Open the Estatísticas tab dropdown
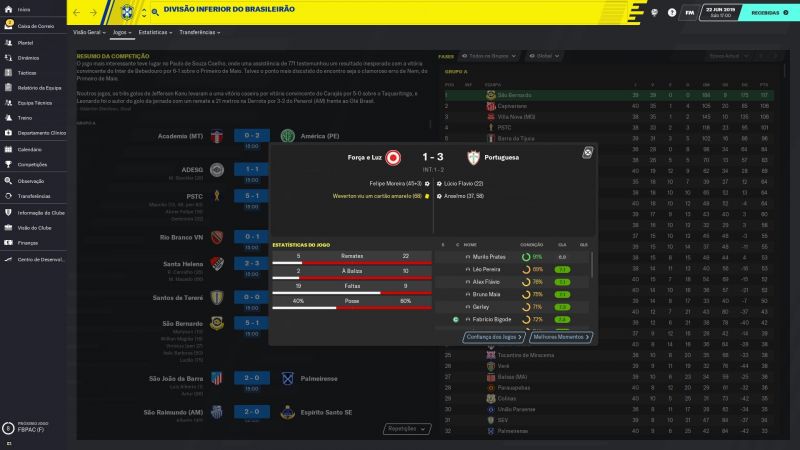The width and height of the screenshot is (800, 450). (x=155, y=32)
